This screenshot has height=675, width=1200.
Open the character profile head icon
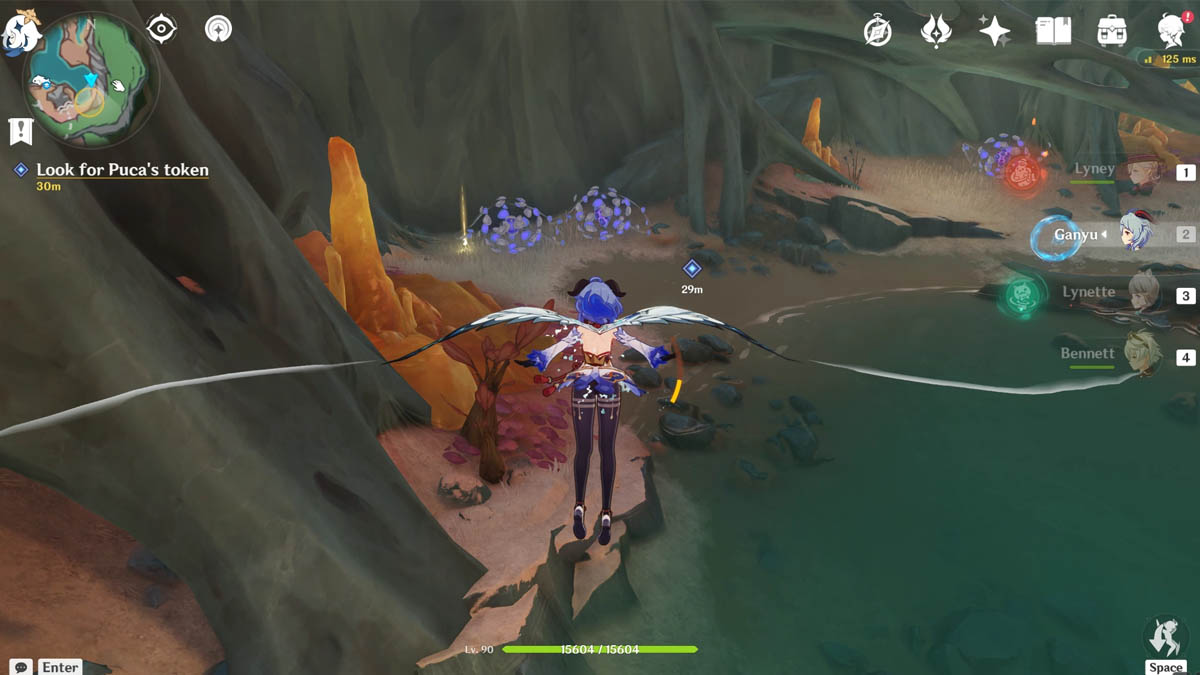tap(1171, 32)
